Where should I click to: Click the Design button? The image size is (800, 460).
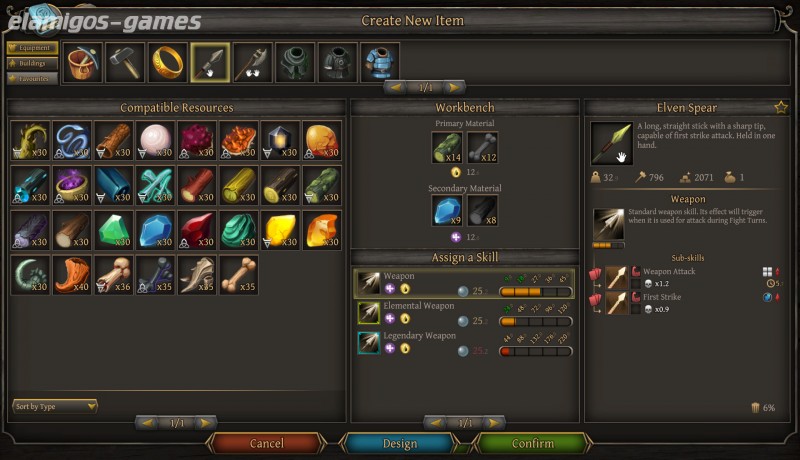click(400, 443)
